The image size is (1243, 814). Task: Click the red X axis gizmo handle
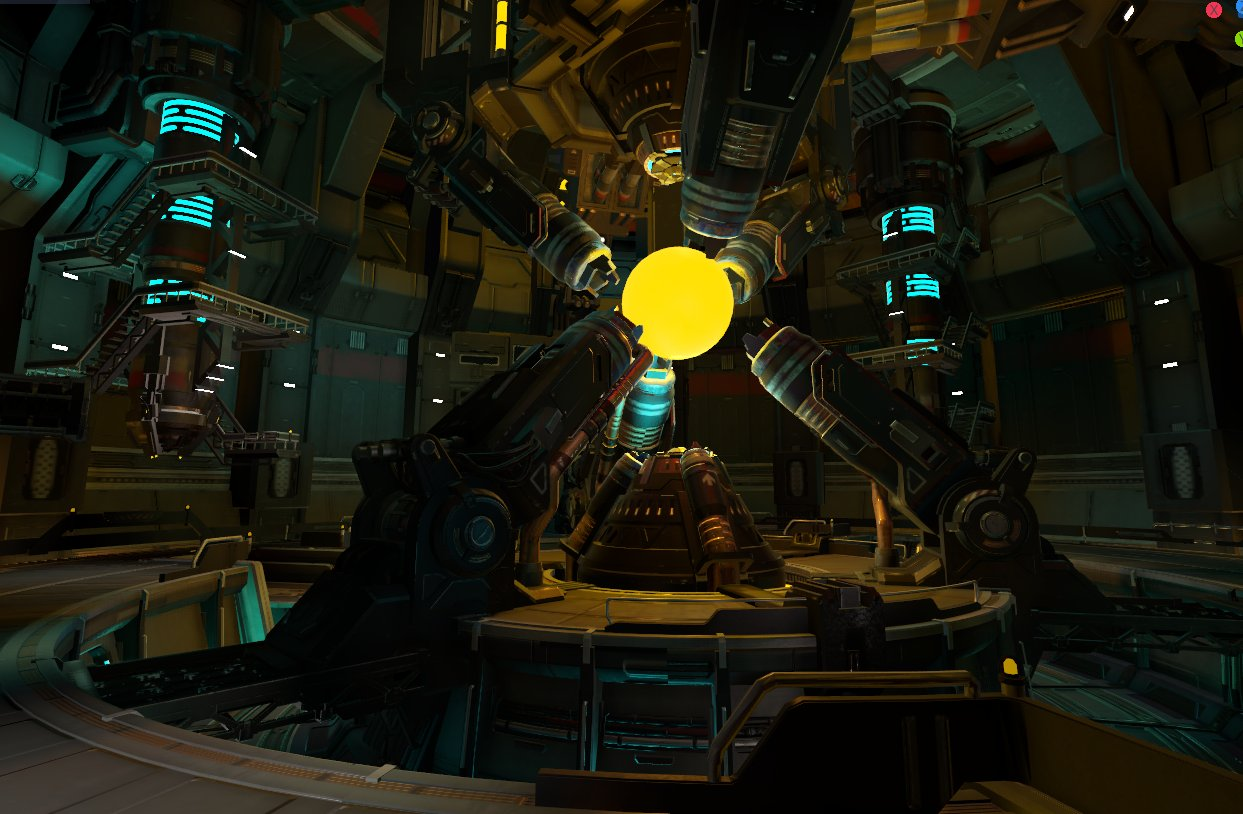[x=1214, y=10]
